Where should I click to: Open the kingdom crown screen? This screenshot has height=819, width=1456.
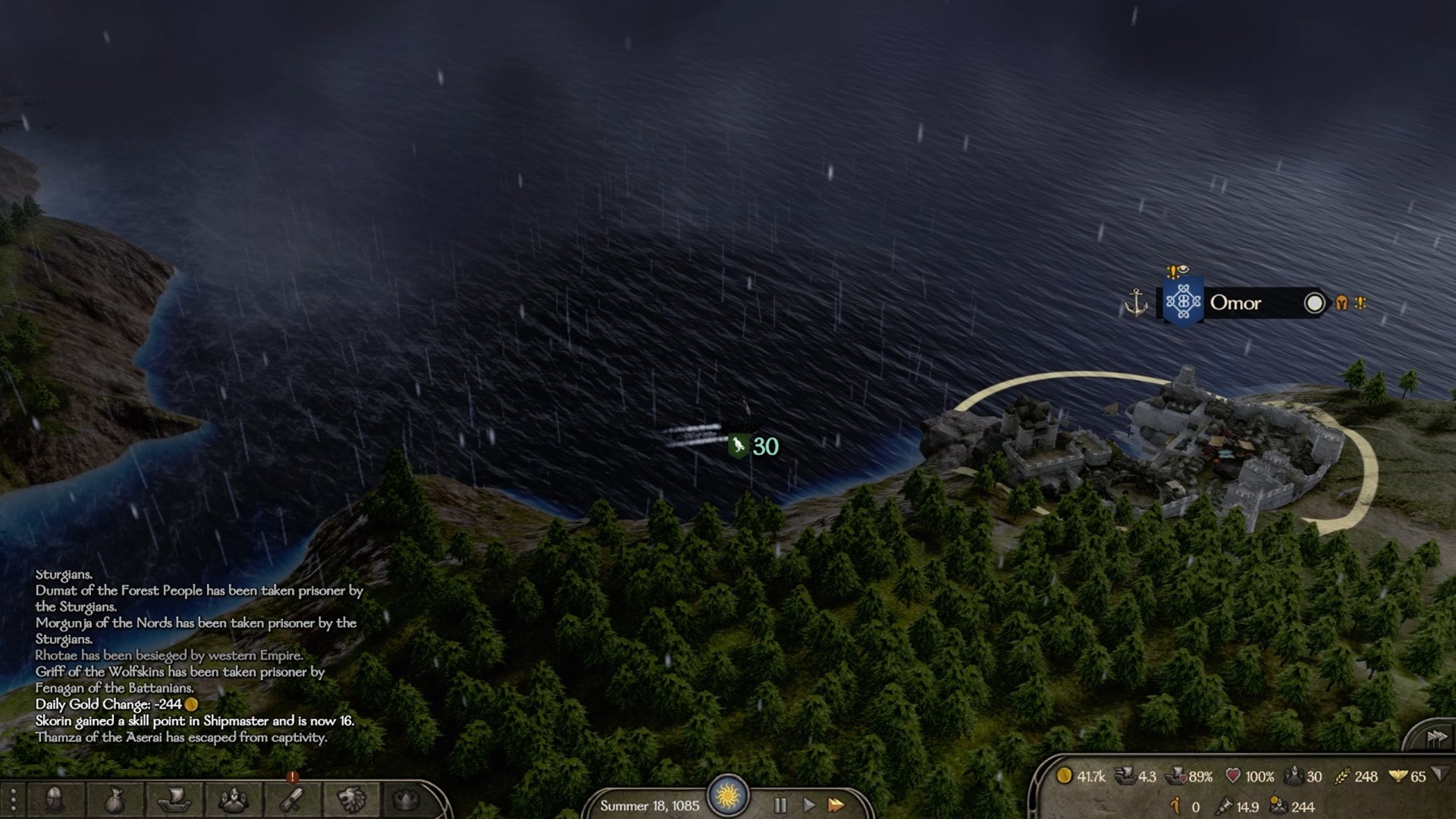coord(407,799)
